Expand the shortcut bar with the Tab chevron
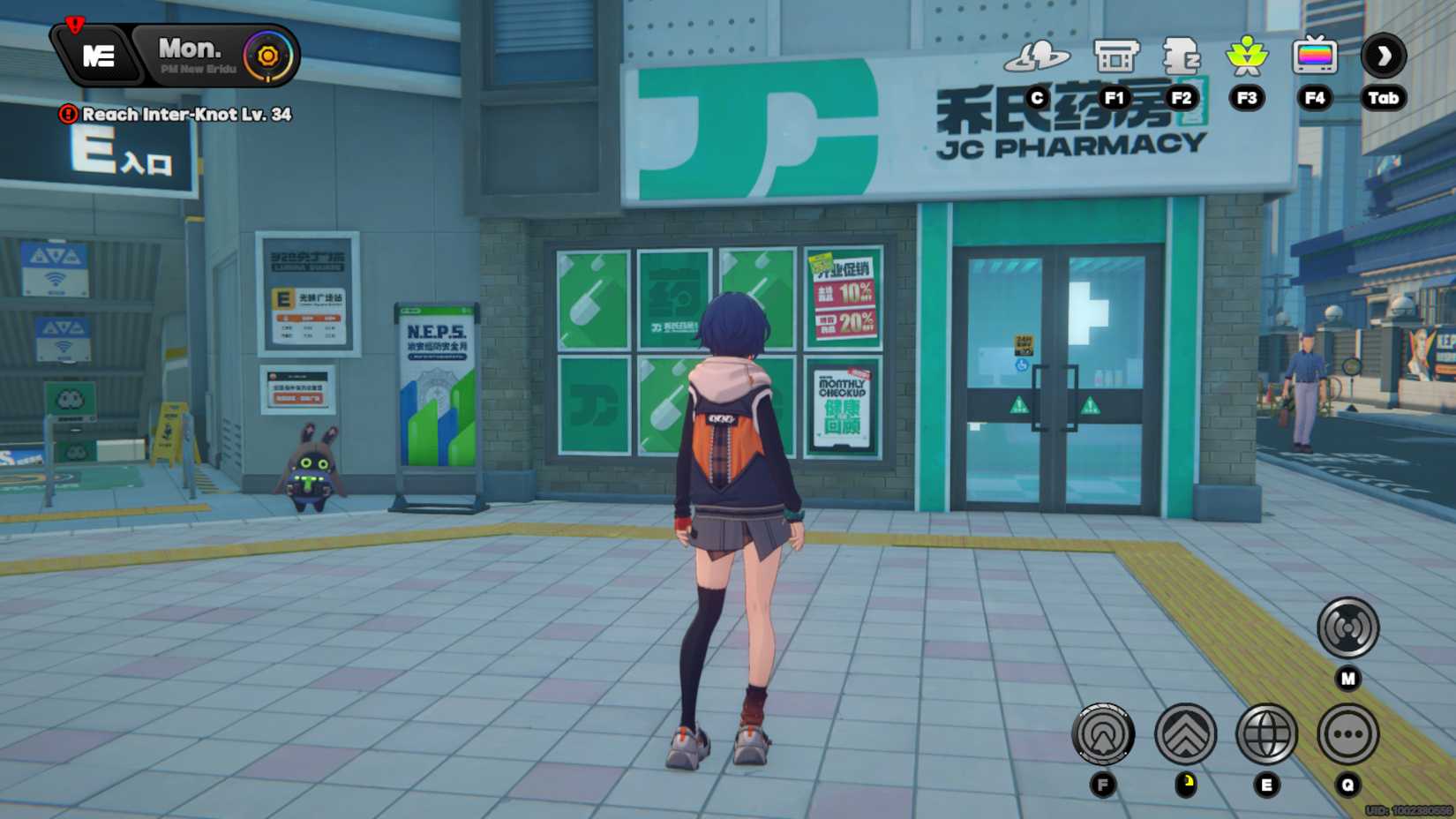The image size is (1456, 819). pos(1382,56)
